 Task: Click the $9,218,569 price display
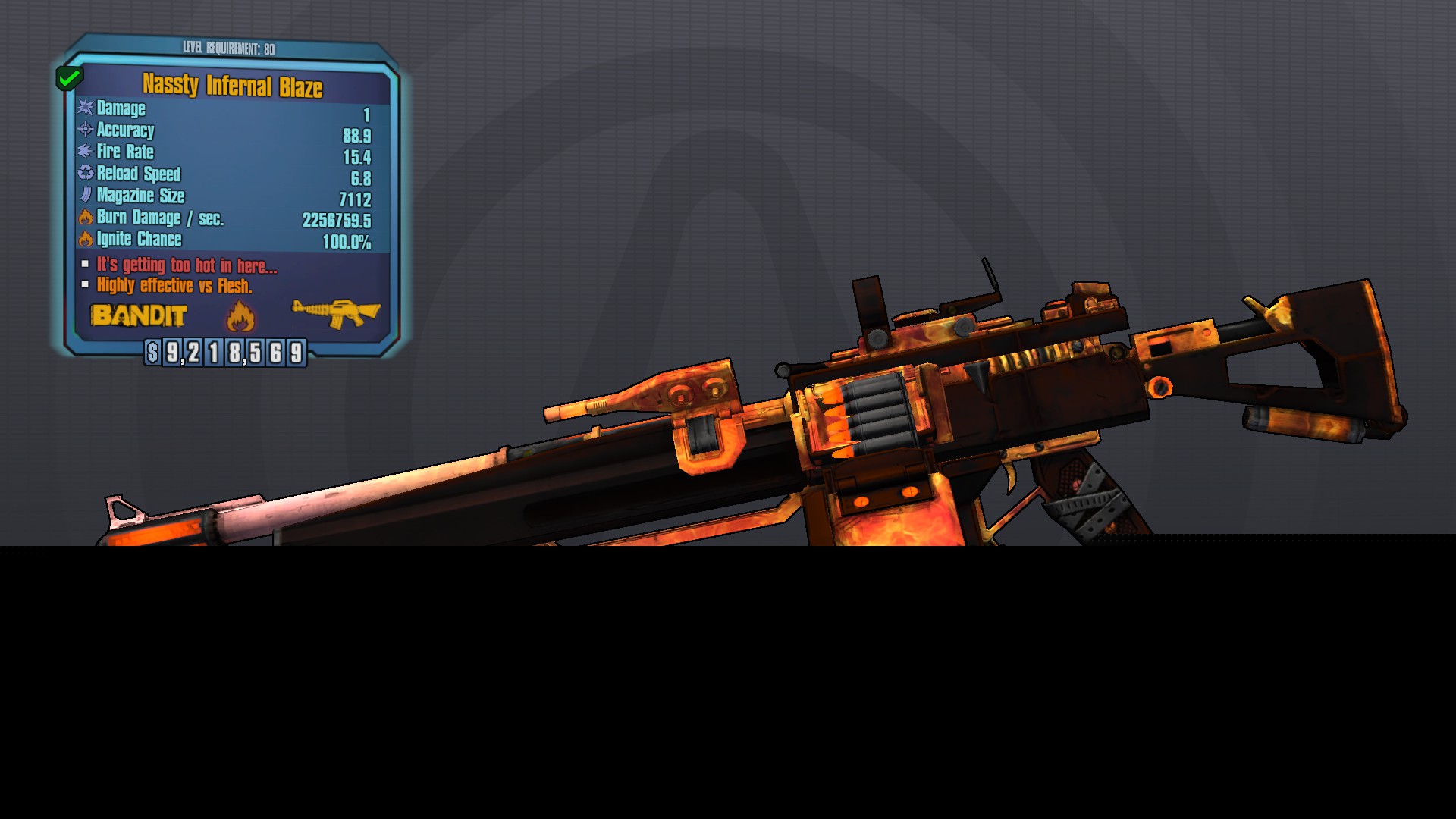tap(224, 351)
